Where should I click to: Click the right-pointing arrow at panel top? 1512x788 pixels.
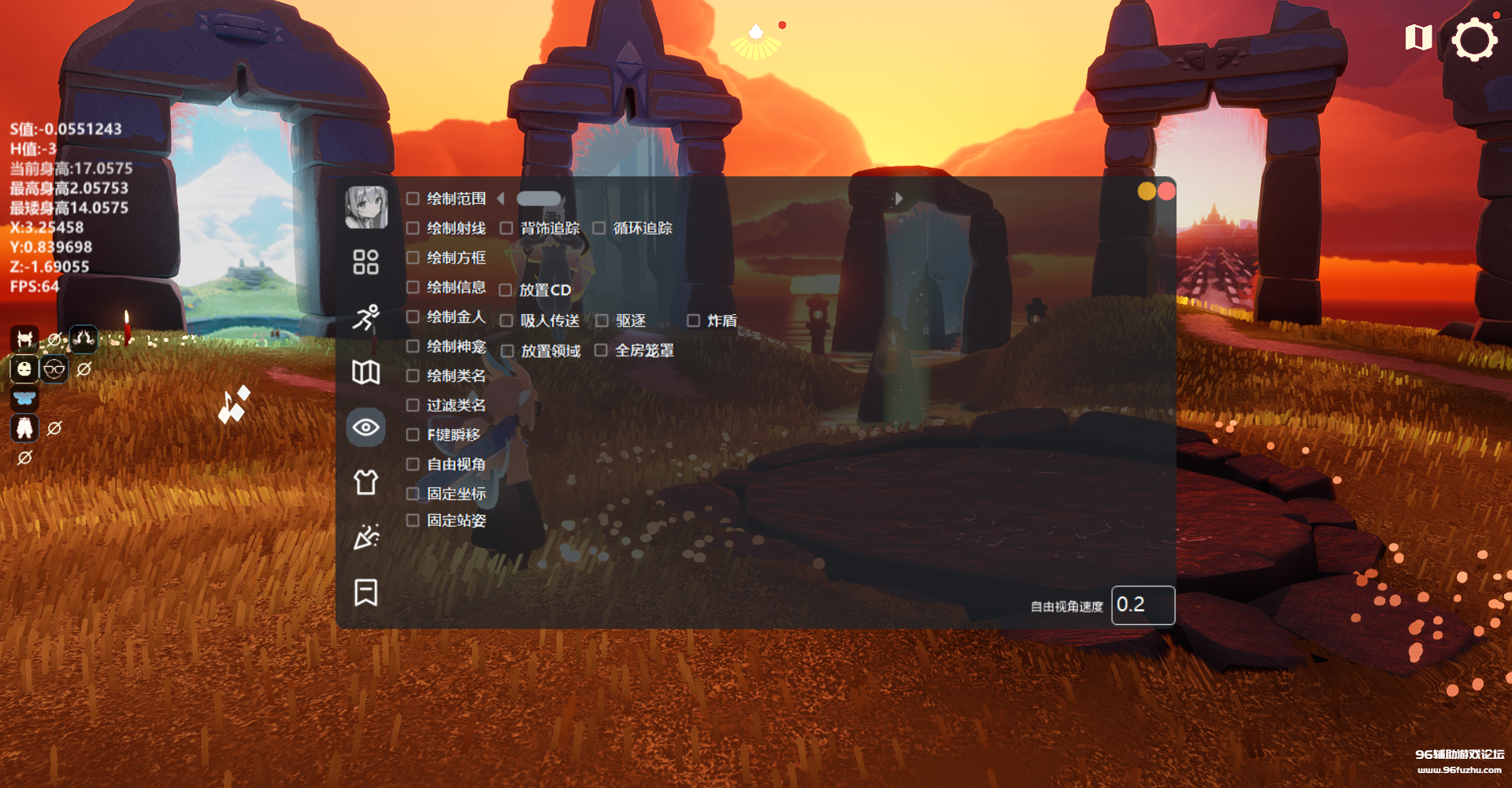click(899, 199)
